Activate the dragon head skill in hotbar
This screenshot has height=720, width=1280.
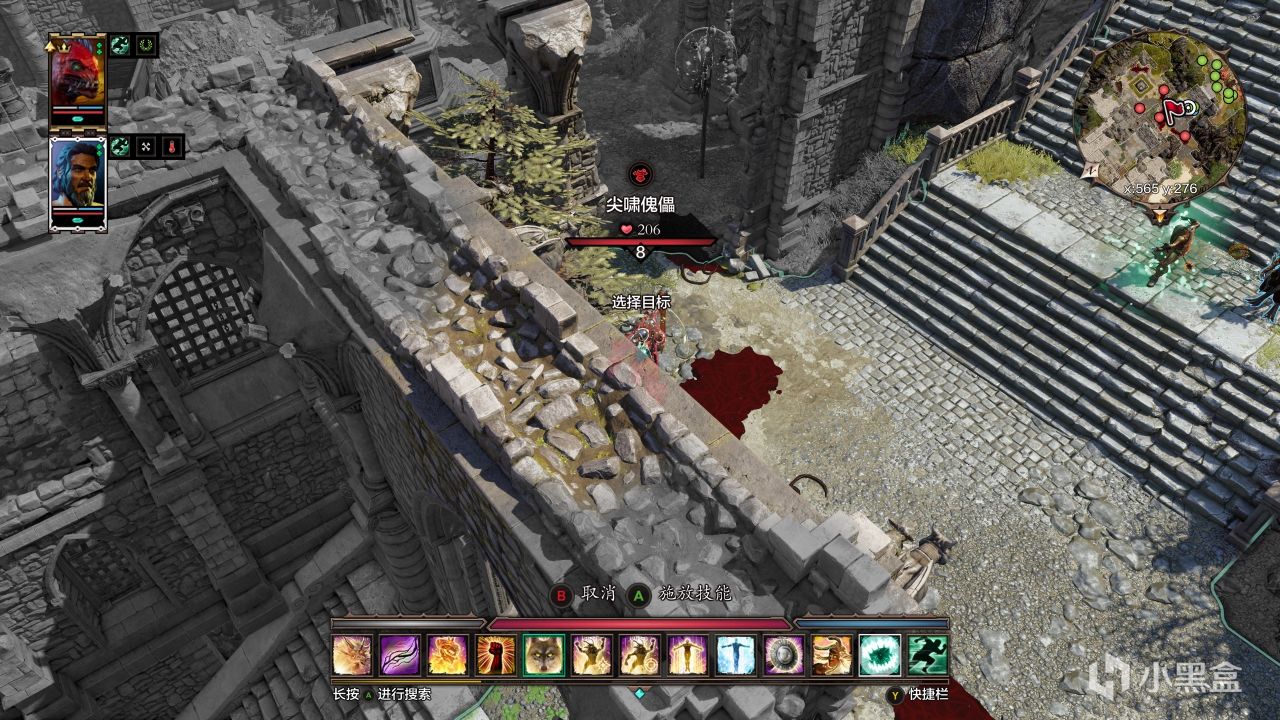(352, 655)
